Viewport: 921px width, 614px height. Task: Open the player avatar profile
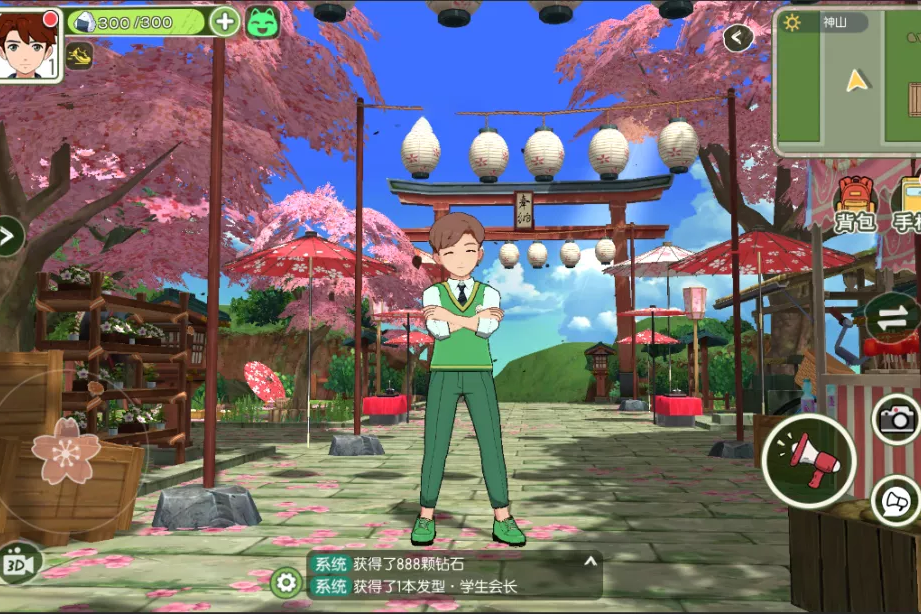tap(31, 44)
